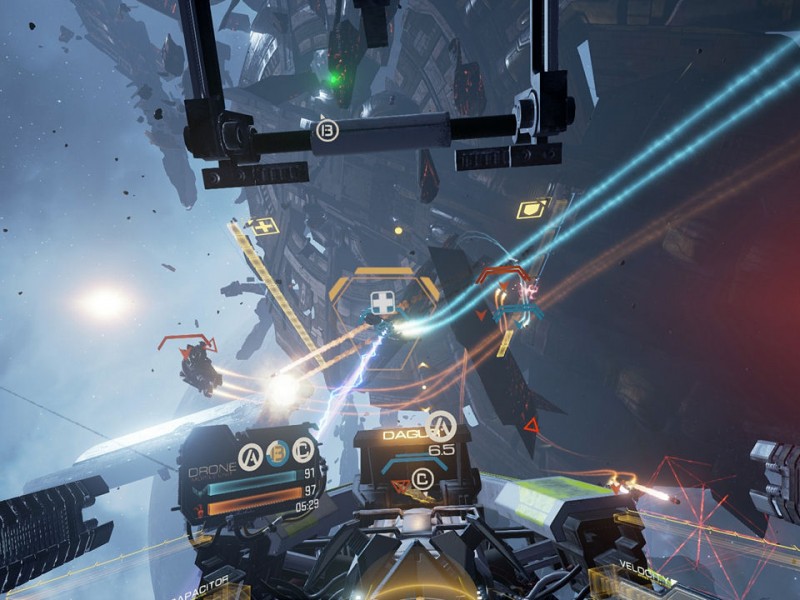This screenshot has width=800, height=600.
Task: Select the white cross icon inside the hexagonal reticle
Action: click(381, 301)
